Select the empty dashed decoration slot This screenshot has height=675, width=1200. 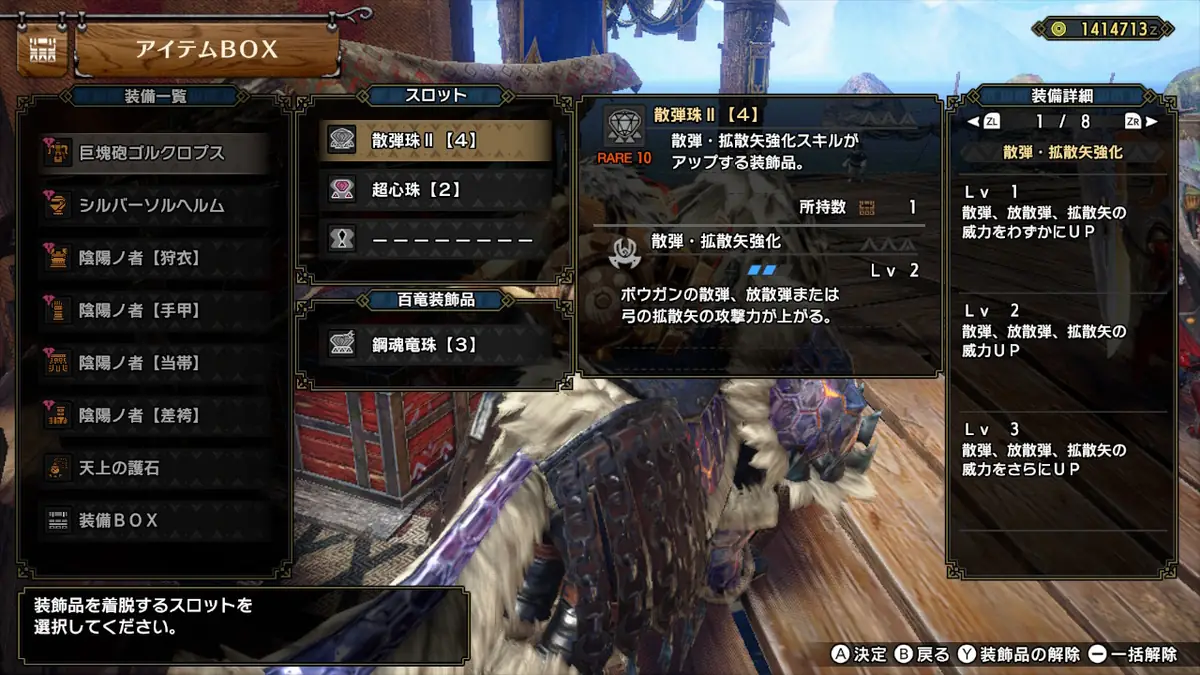[435, 239]
